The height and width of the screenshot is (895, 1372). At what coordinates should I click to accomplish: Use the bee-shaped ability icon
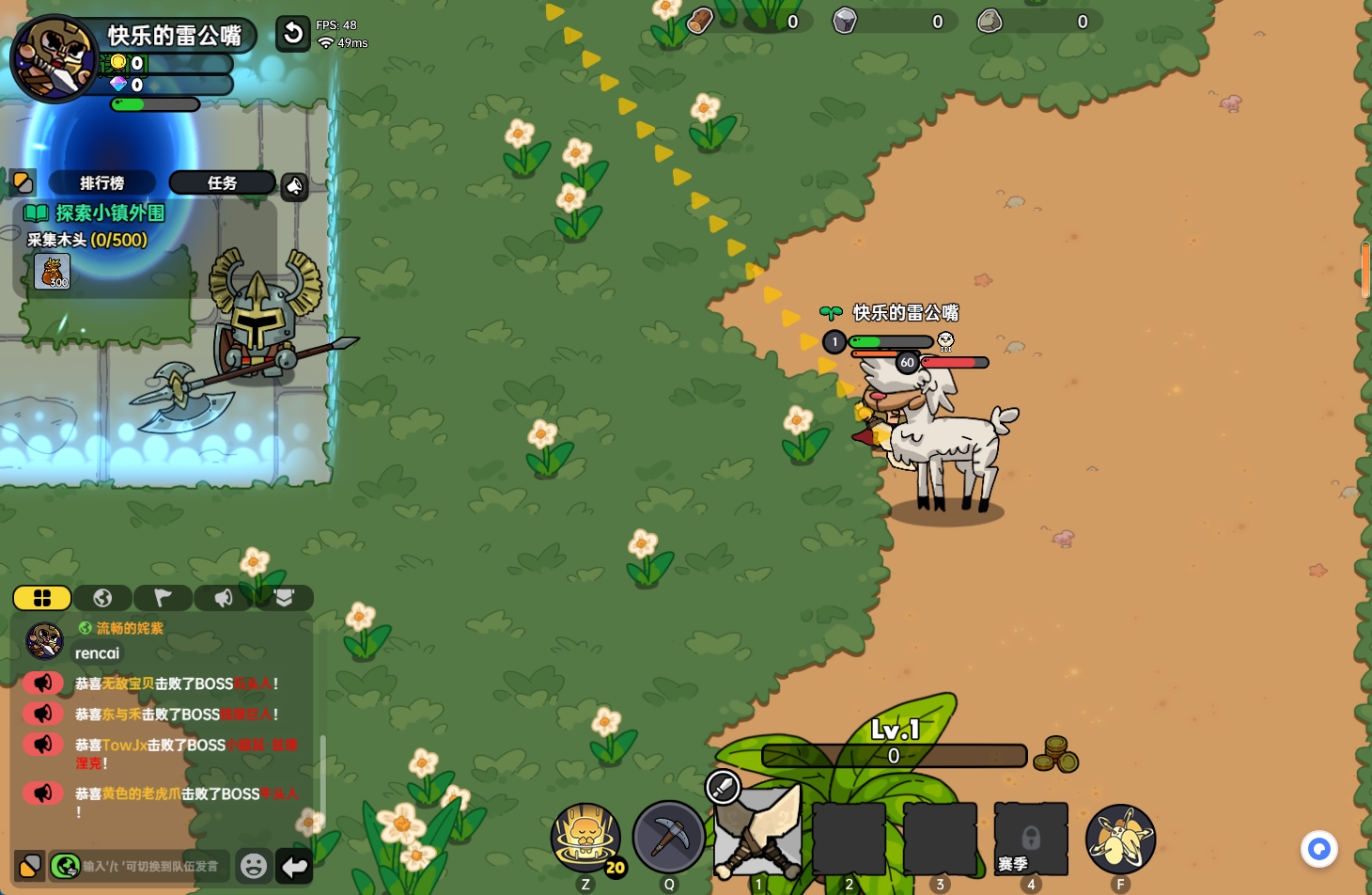click(x=1120, y=838)
